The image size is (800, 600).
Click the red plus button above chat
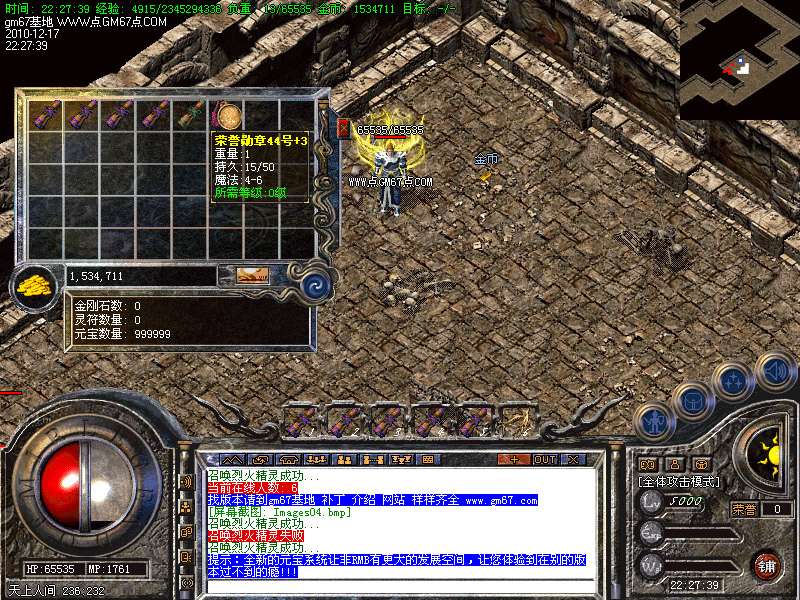(513, 459)
